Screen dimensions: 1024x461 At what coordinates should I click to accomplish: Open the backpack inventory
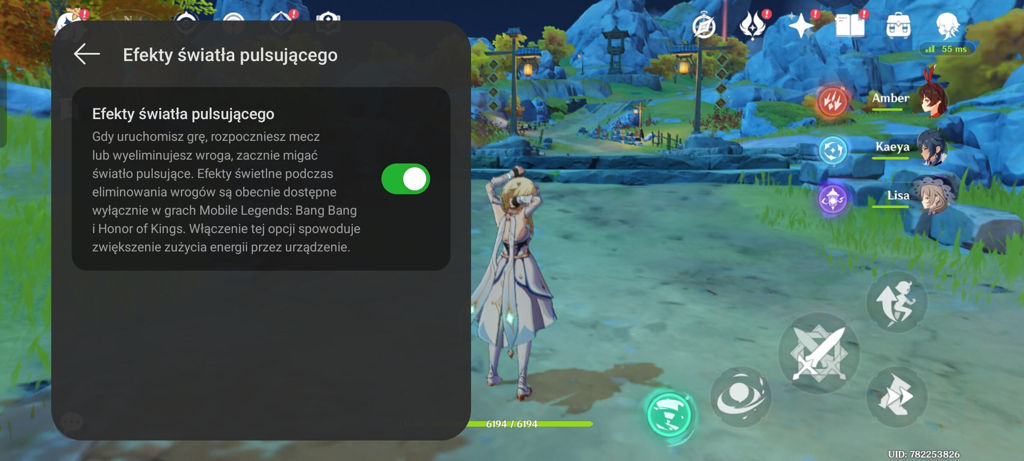(x=898, y=26)
